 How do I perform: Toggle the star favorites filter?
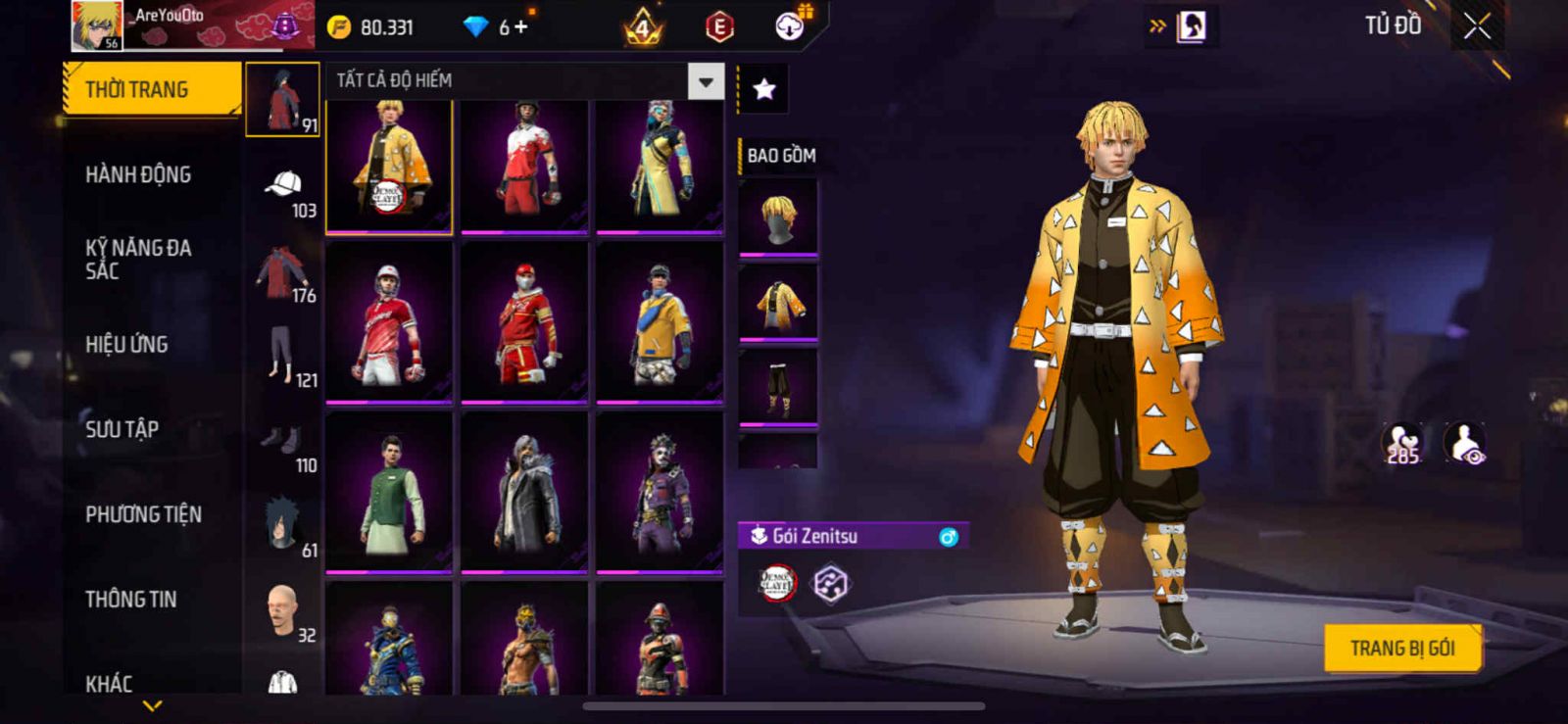[764, 90]
